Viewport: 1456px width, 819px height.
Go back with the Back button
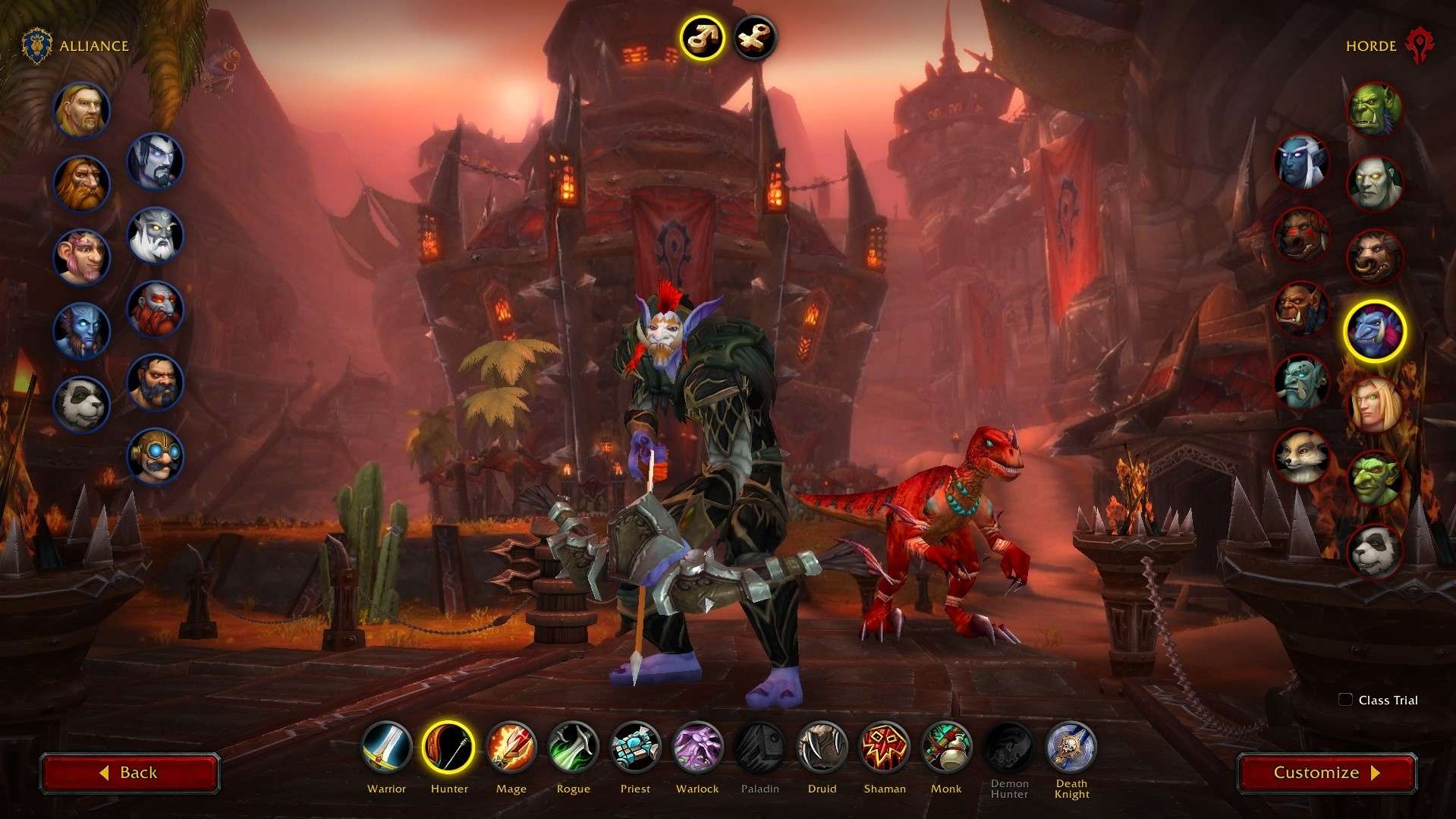pyautogui.click(x=130, y=773)
